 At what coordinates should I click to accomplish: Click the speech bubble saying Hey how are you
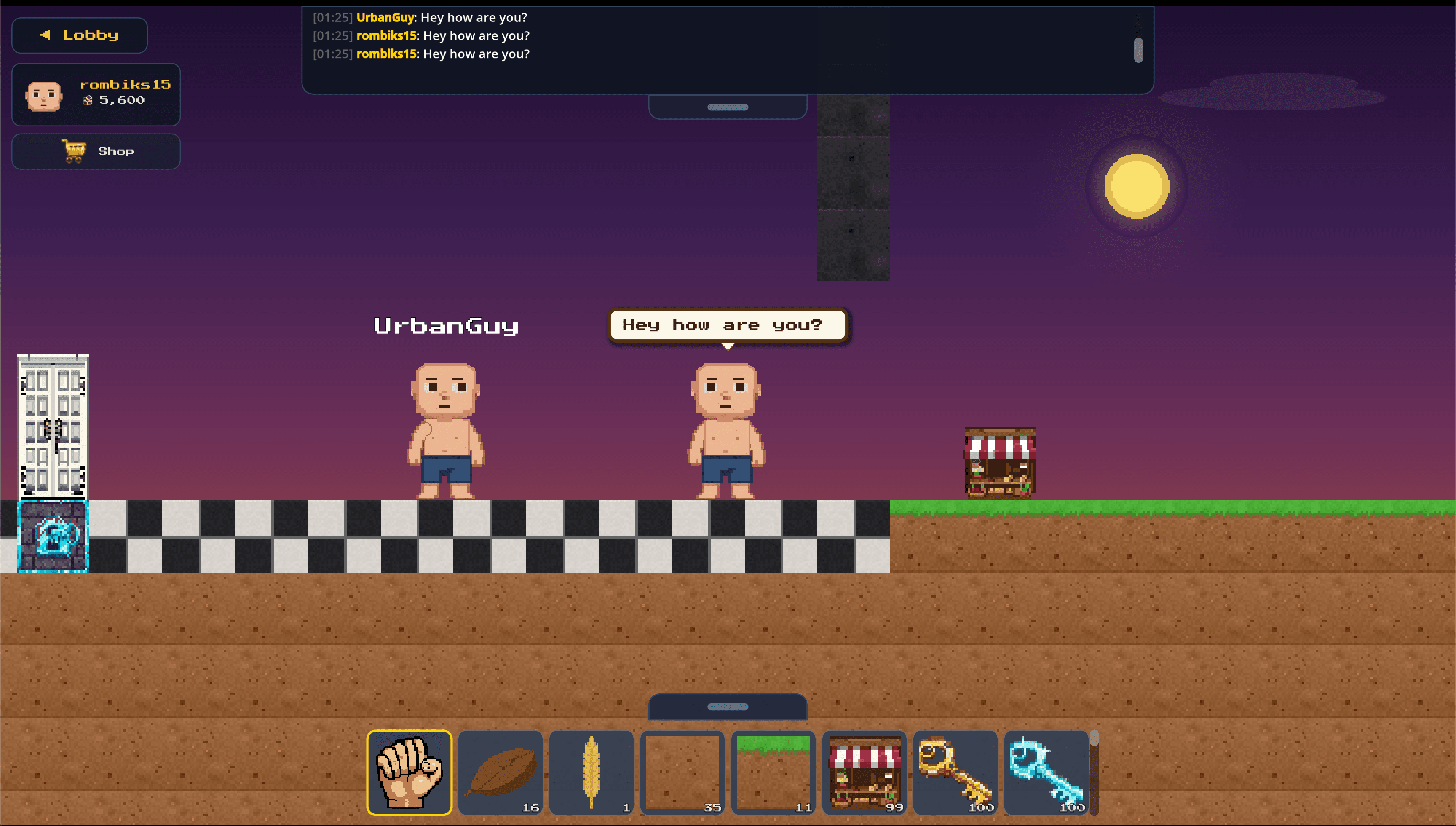pyautogui.click(x=728, y=324)
